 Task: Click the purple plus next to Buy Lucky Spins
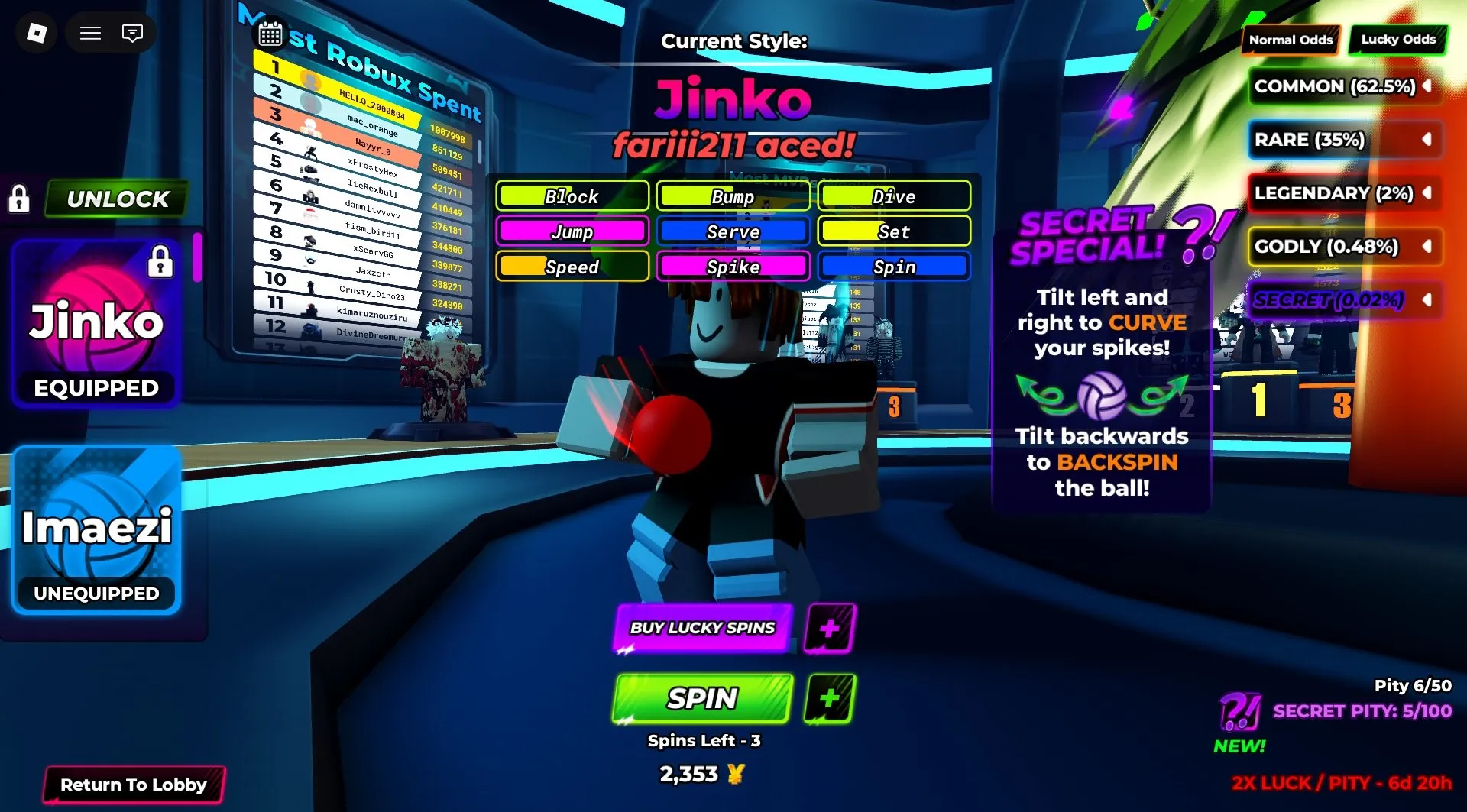(828, 629)
